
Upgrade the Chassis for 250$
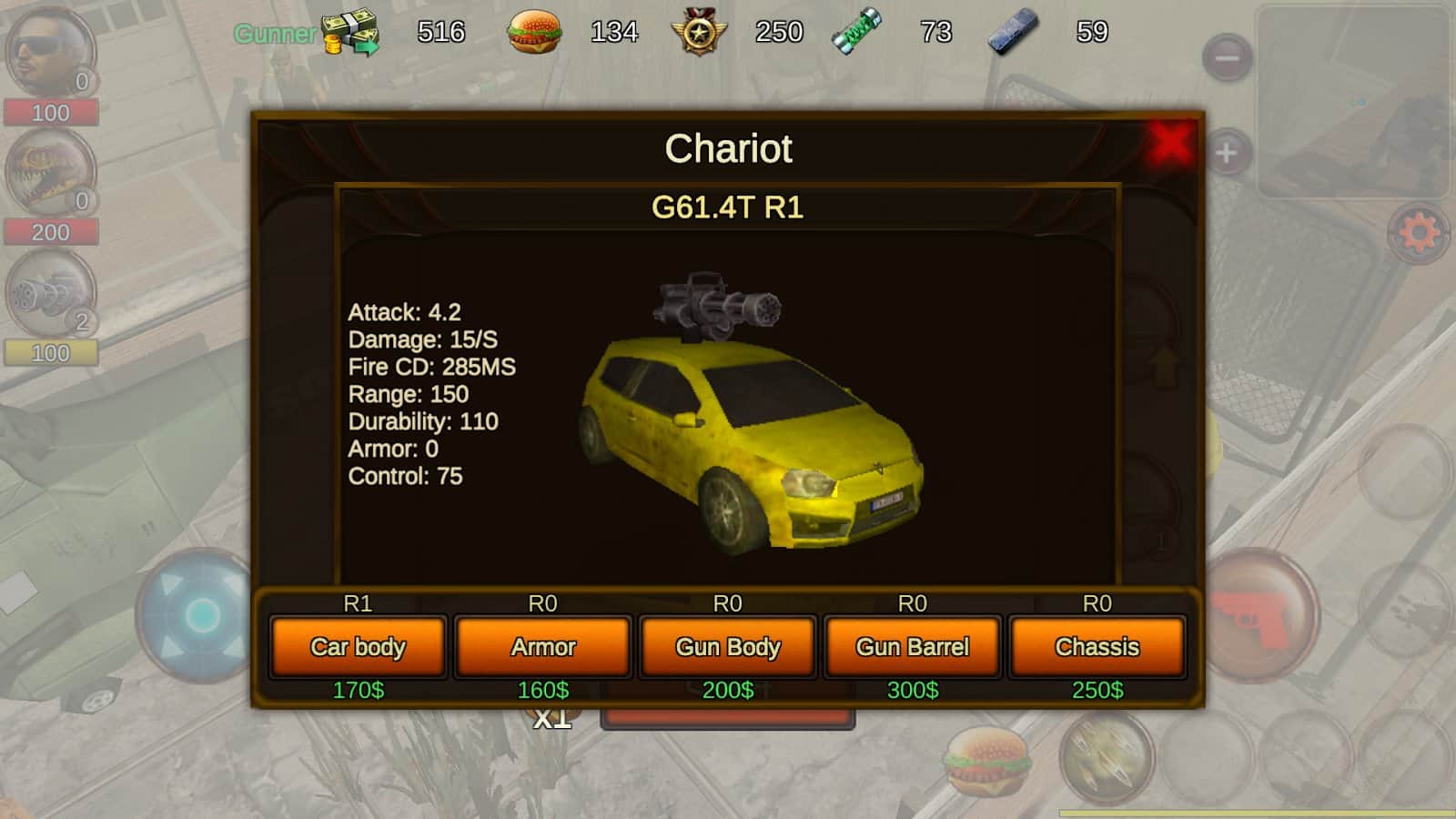(1097, 647)
